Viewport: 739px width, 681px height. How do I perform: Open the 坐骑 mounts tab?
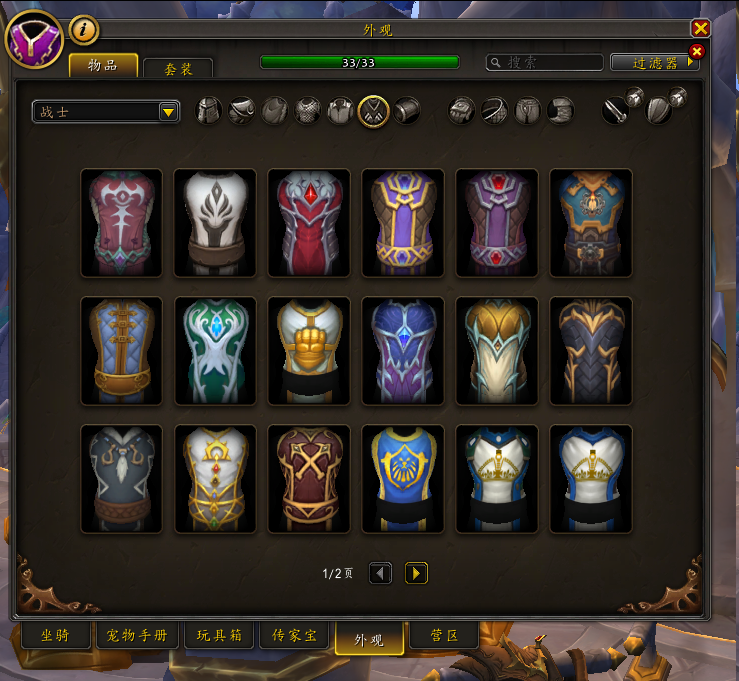pos(55,636)
